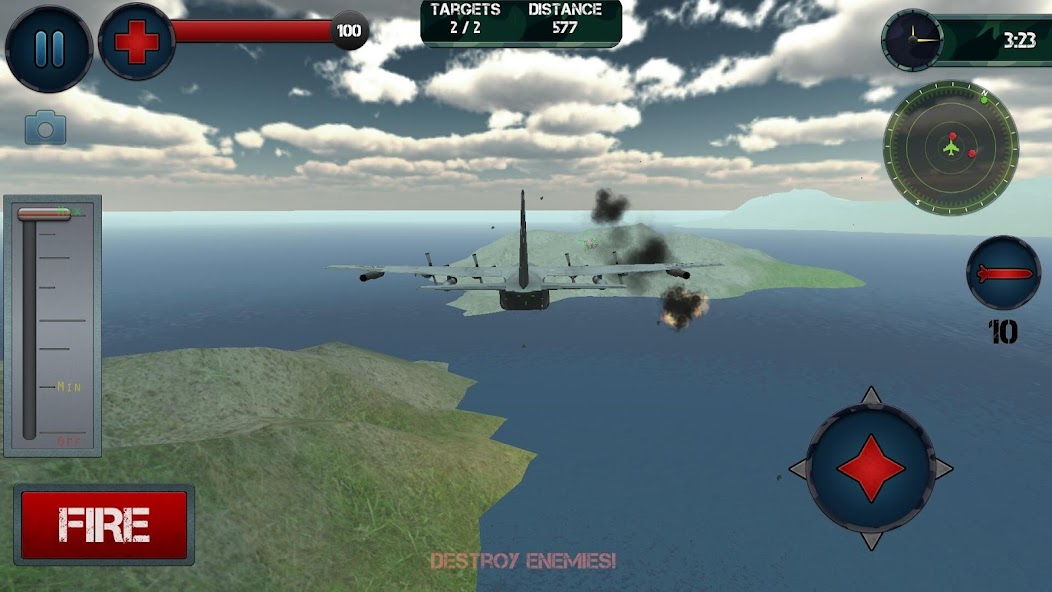Hit the red FIRE button
Viewport: 1052px width, 592px height.
tap(104, 525)
